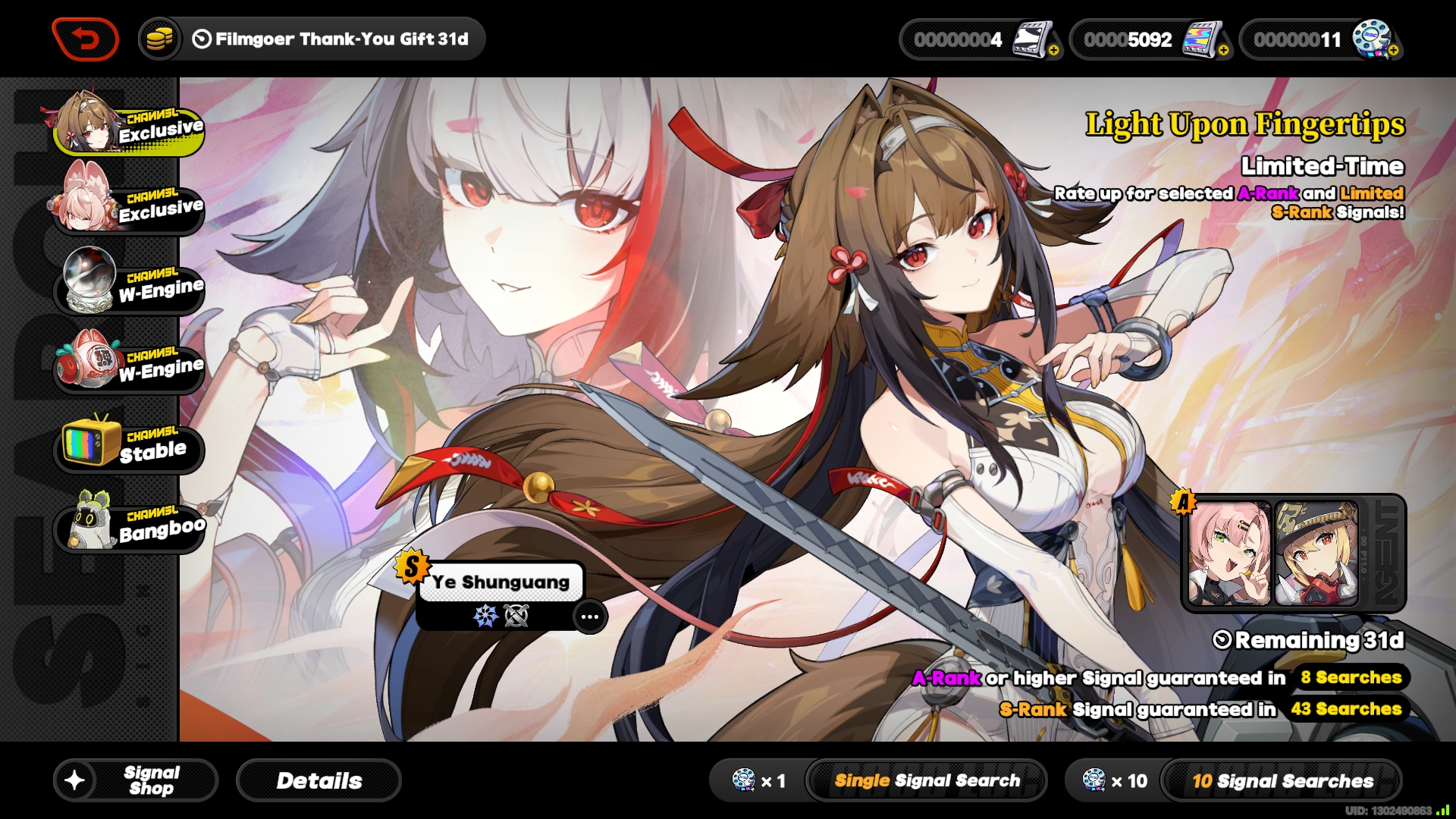Perform a Single Signal Search
This screenshot has width=1456, height=819.
click(926, 780)
